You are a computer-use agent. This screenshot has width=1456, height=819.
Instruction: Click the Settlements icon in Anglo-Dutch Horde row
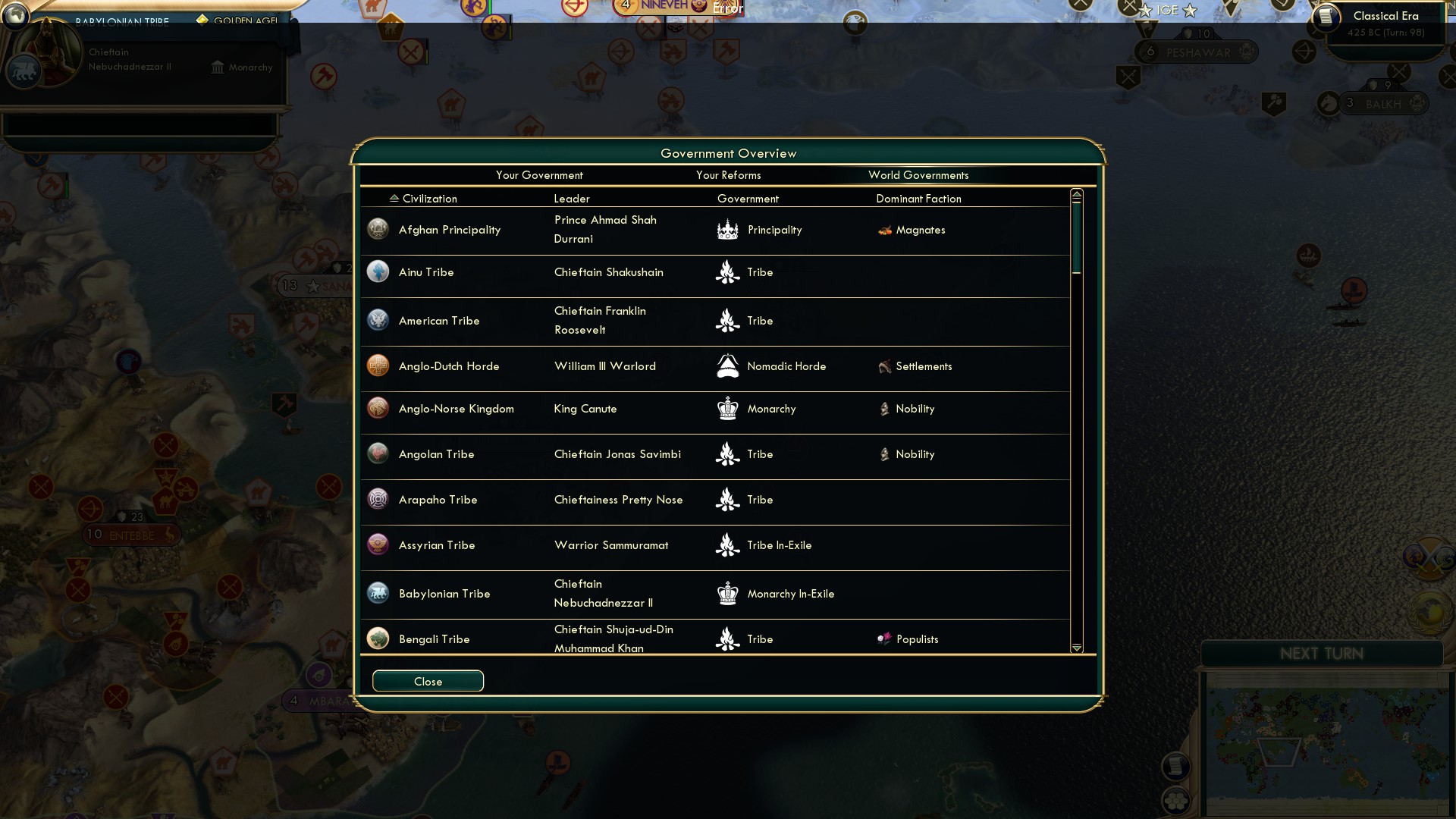(884, 366)
